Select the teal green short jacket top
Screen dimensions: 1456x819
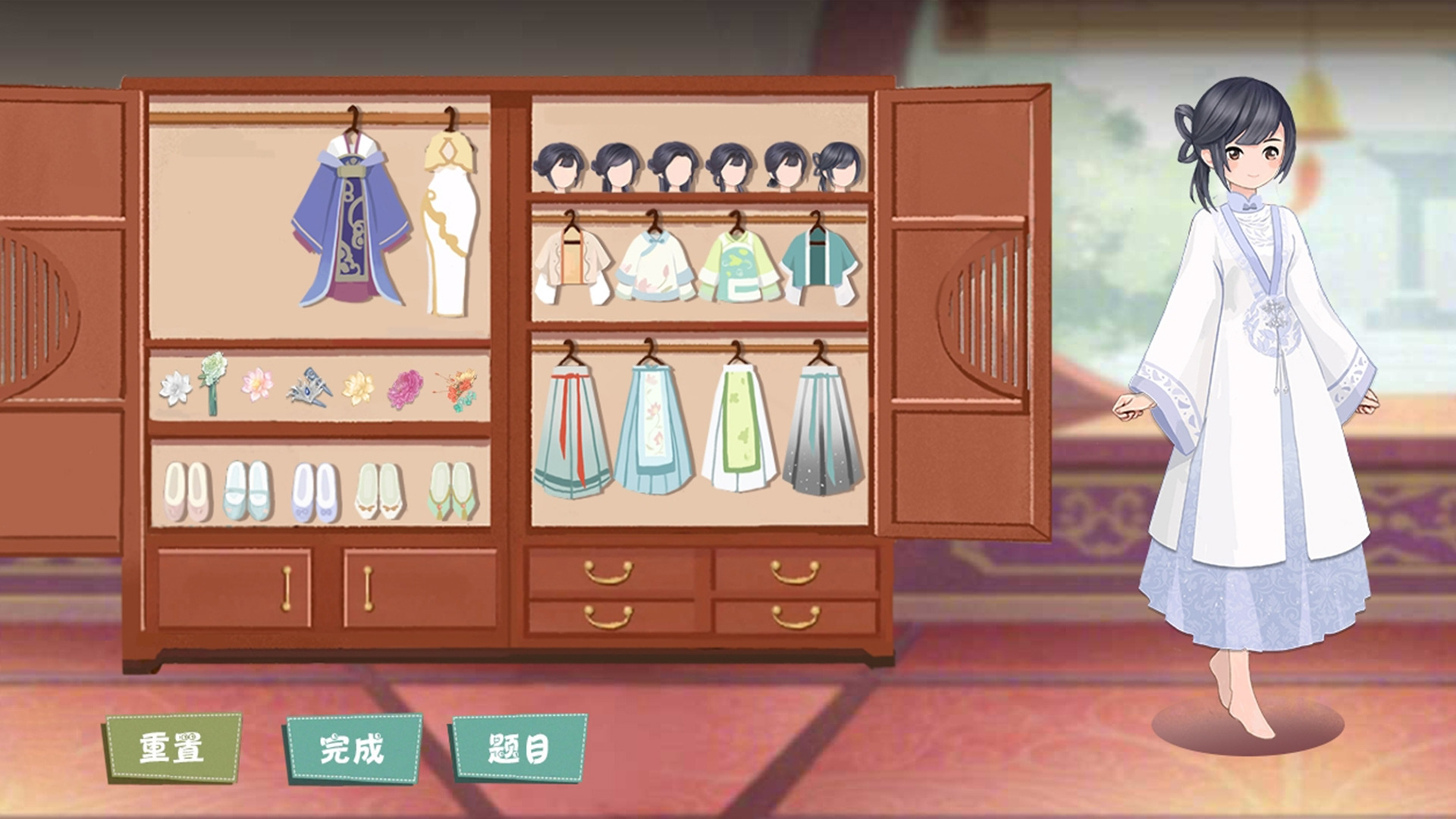817,258
